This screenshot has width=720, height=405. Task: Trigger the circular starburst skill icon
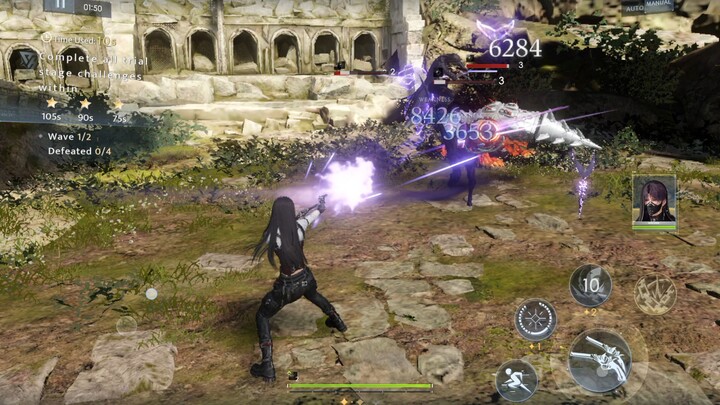click(536, 320)
